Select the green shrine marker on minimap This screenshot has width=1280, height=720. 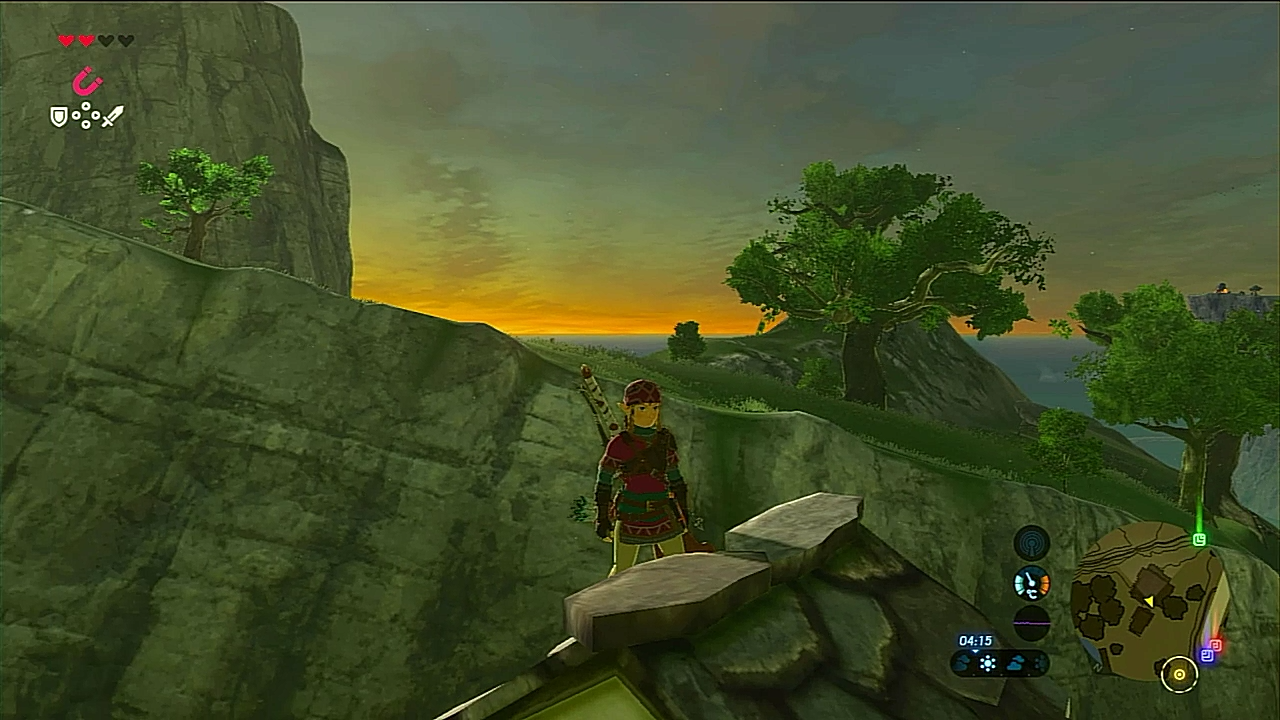coord(1199,540)
